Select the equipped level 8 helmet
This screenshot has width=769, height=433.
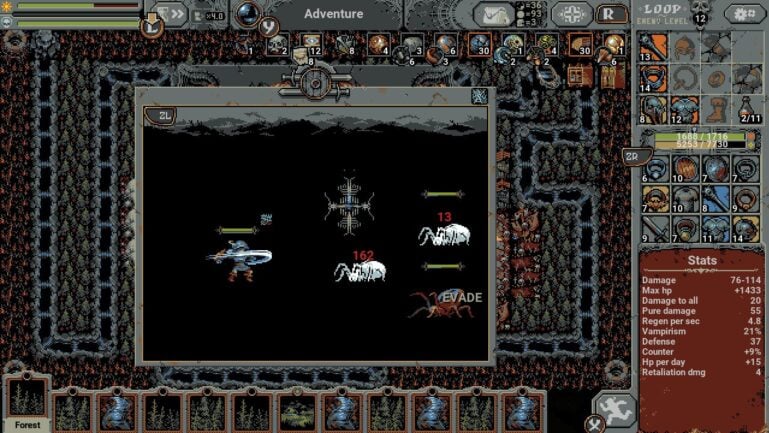[x=653, y=108]
